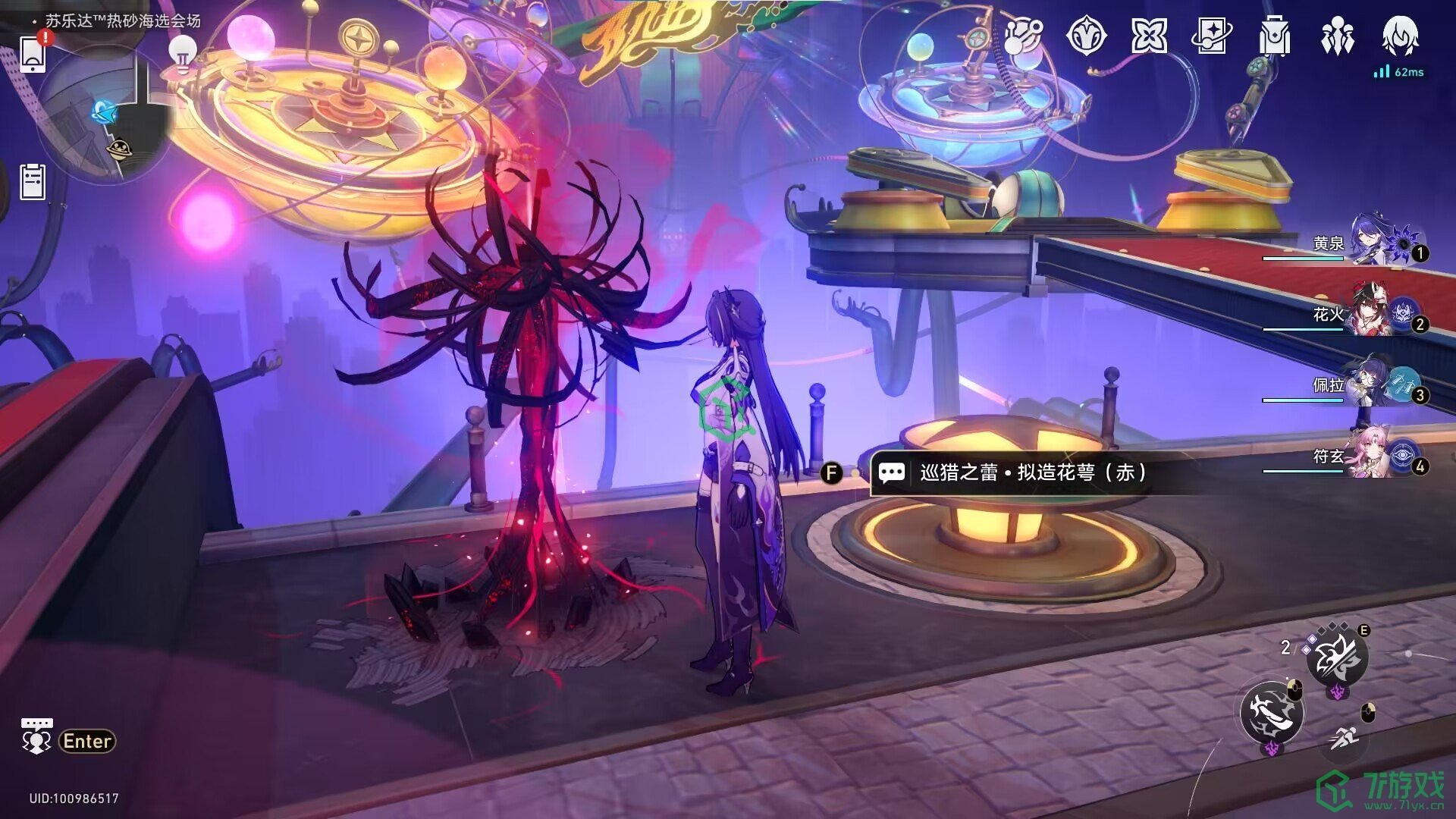Click the light bulb hint icon

click(182, 53)
